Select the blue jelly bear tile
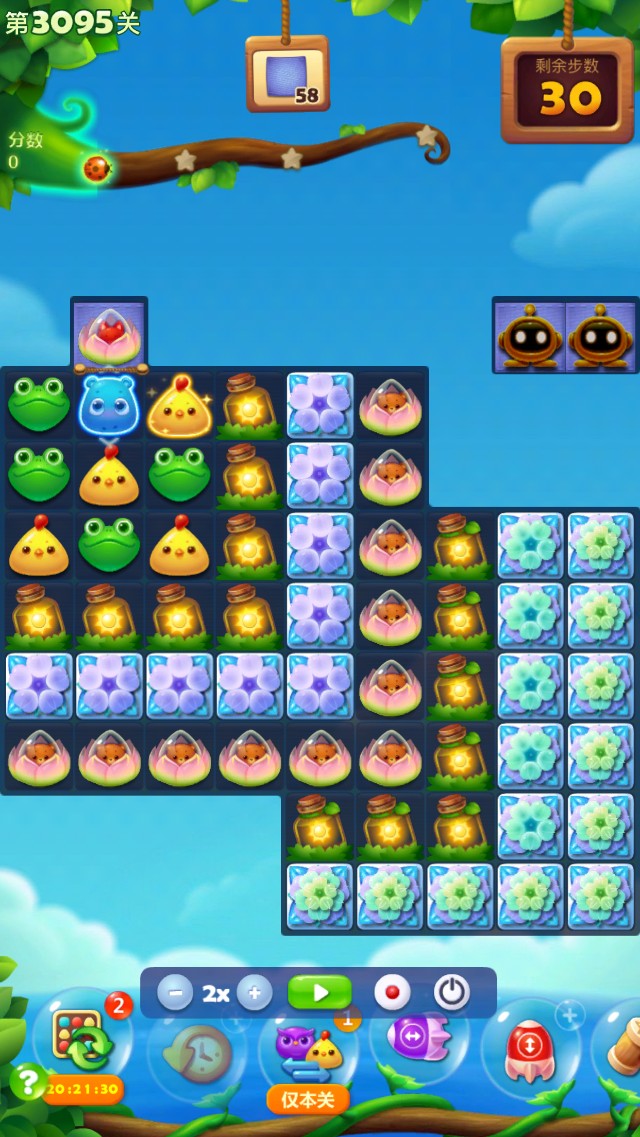Image resolution: width=640 pixels, height=1137 pixels. click(109, 405)
